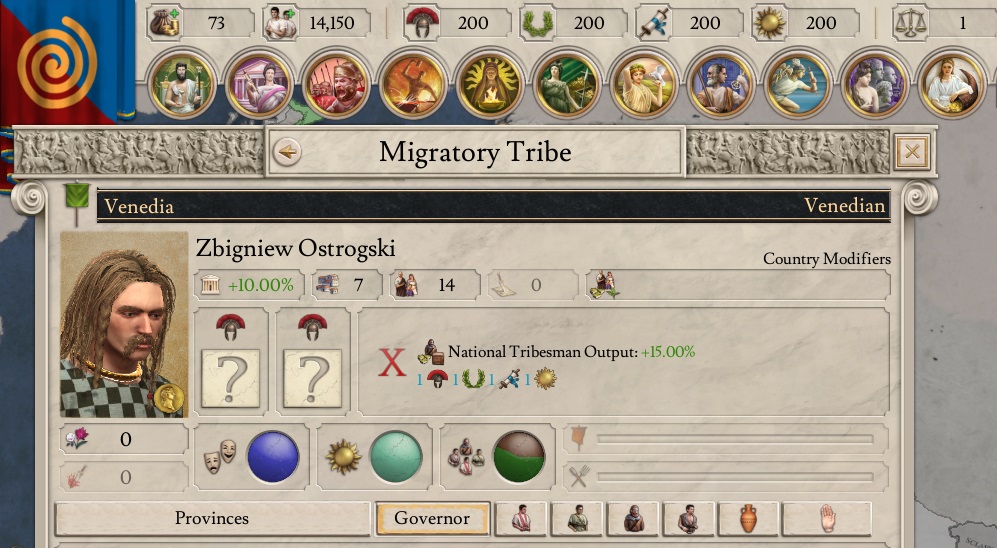Click the green-brown population orb
Image resolution: width=997 pixels, height=548 pixels.
pyautogui.click(x=519, y=456)
